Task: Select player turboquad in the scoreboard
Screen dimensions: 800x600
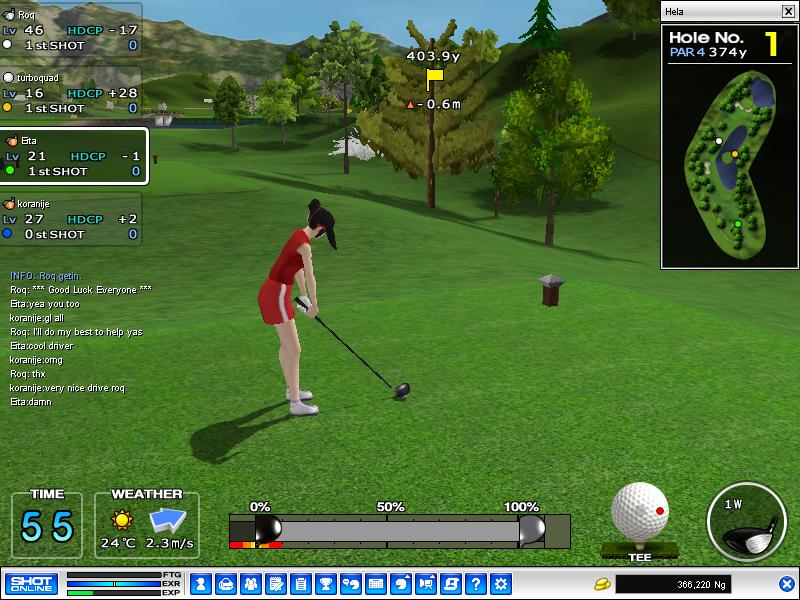Action: pos(70,92)
